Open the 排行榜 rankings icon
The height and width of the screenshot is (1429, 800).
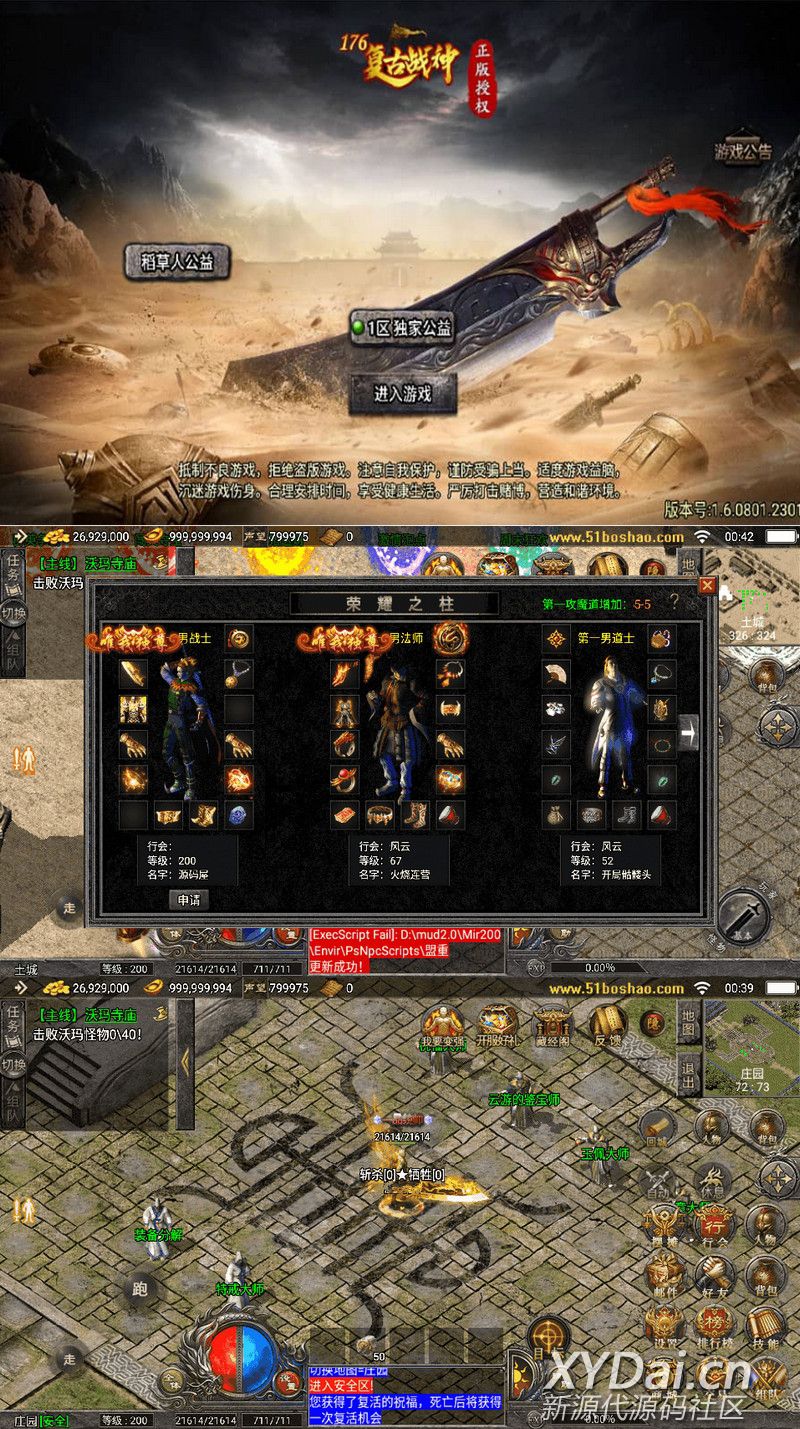pos(714,1328)
